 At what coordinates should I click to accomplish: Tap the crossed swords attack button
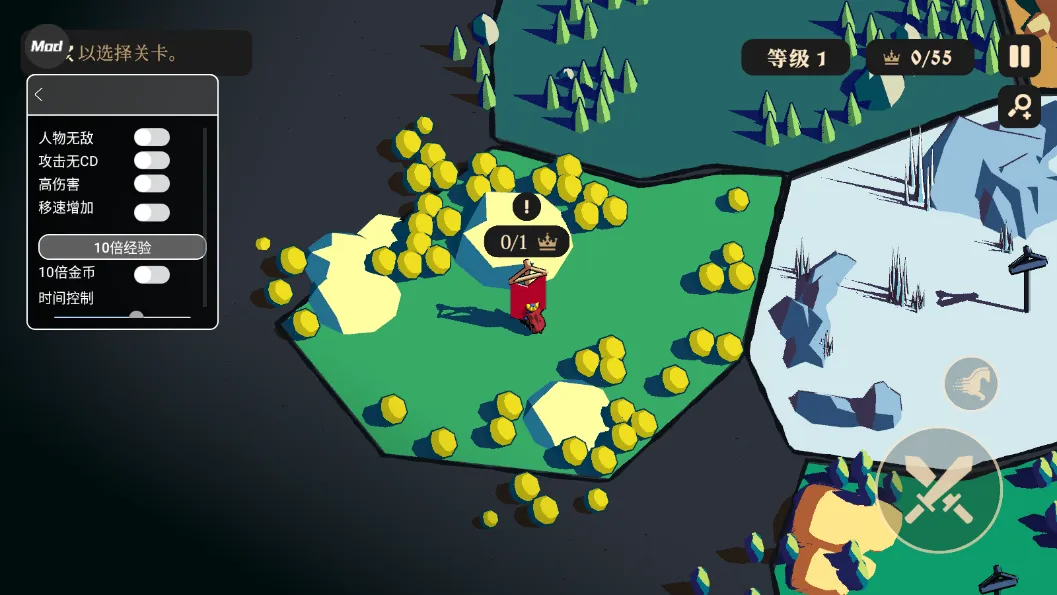tap(939, 490)
